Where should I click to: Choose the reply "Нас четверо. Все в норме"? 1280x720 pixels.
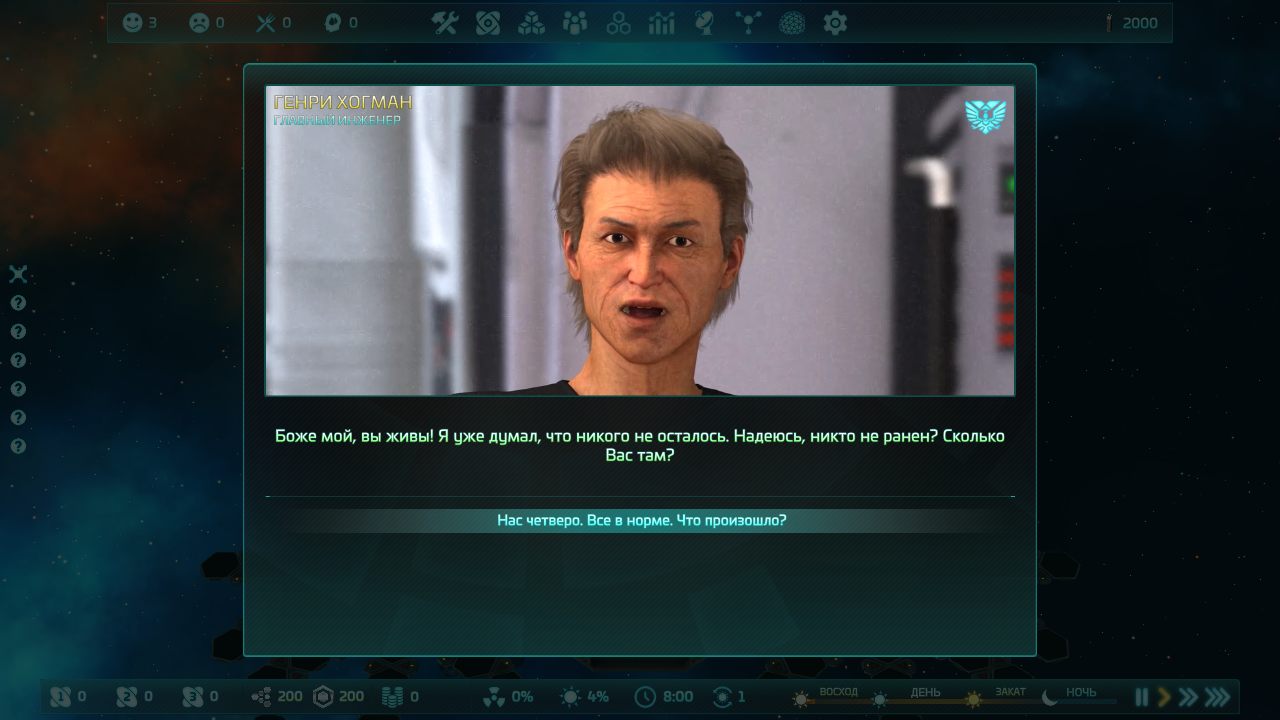641,521
